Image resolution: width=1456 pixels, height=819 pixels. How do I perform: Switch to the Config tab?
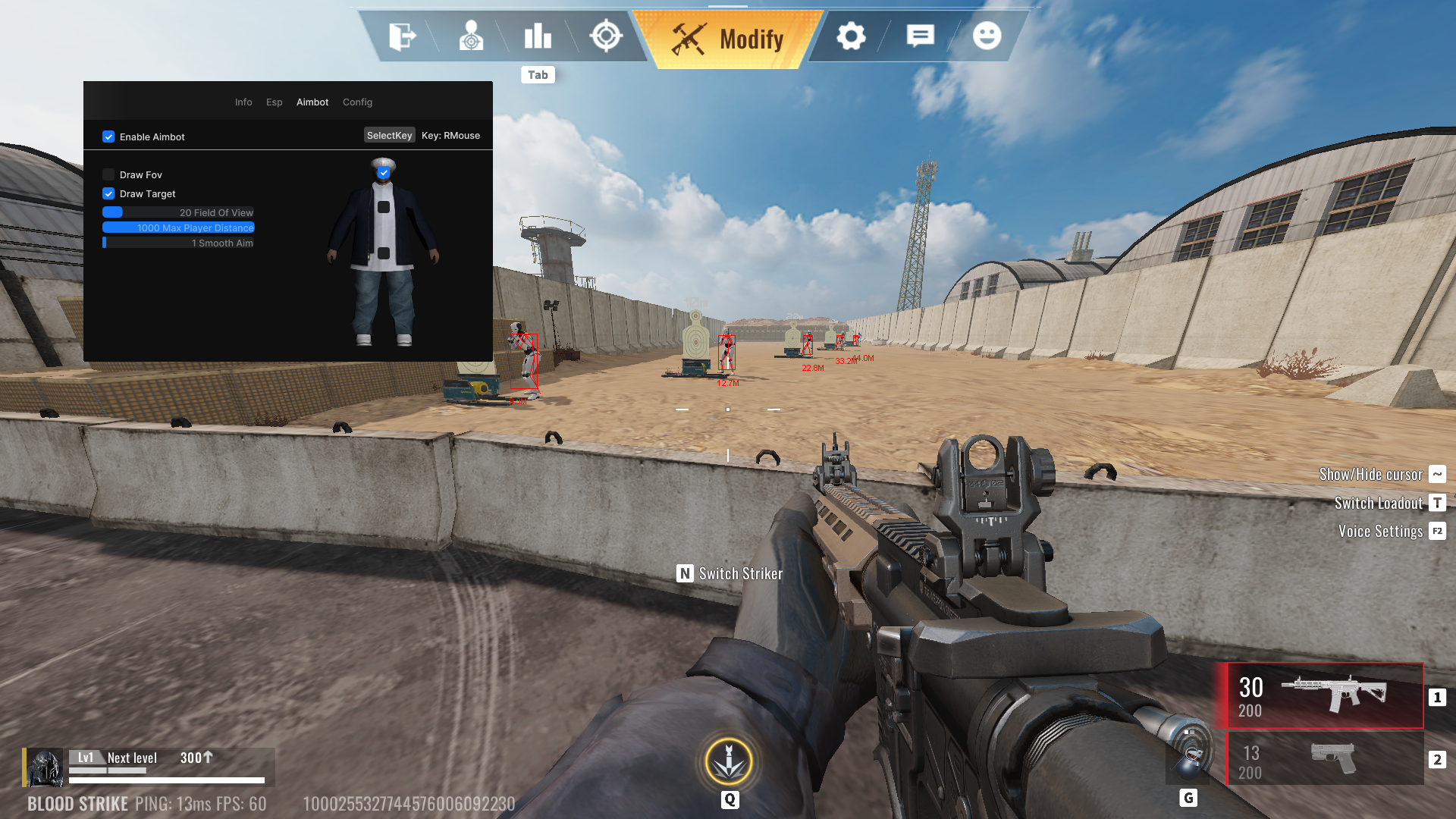(x=357, y=102)
